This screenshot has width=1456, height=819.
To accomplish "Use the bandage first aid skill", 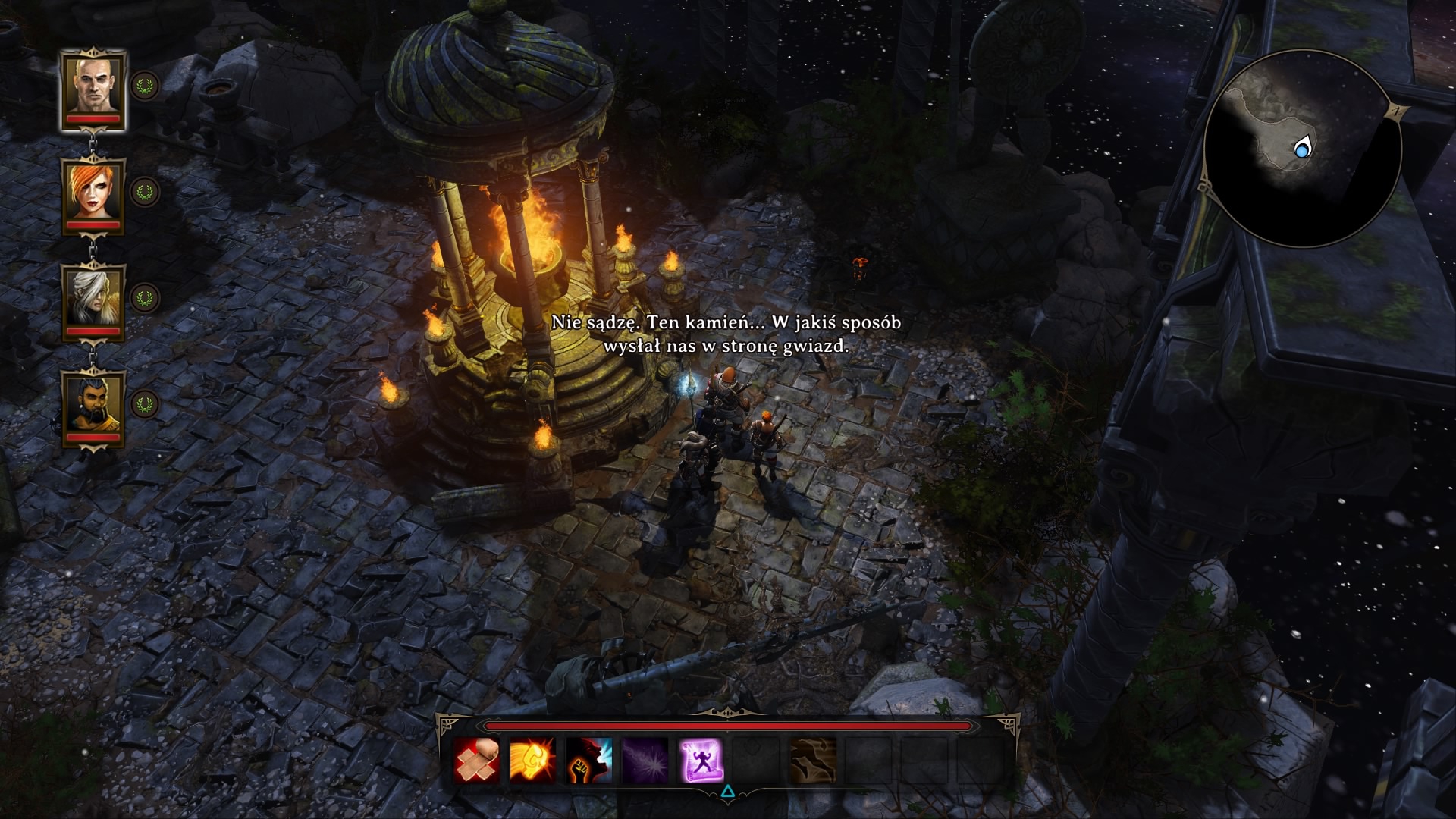I will (477, 761).
